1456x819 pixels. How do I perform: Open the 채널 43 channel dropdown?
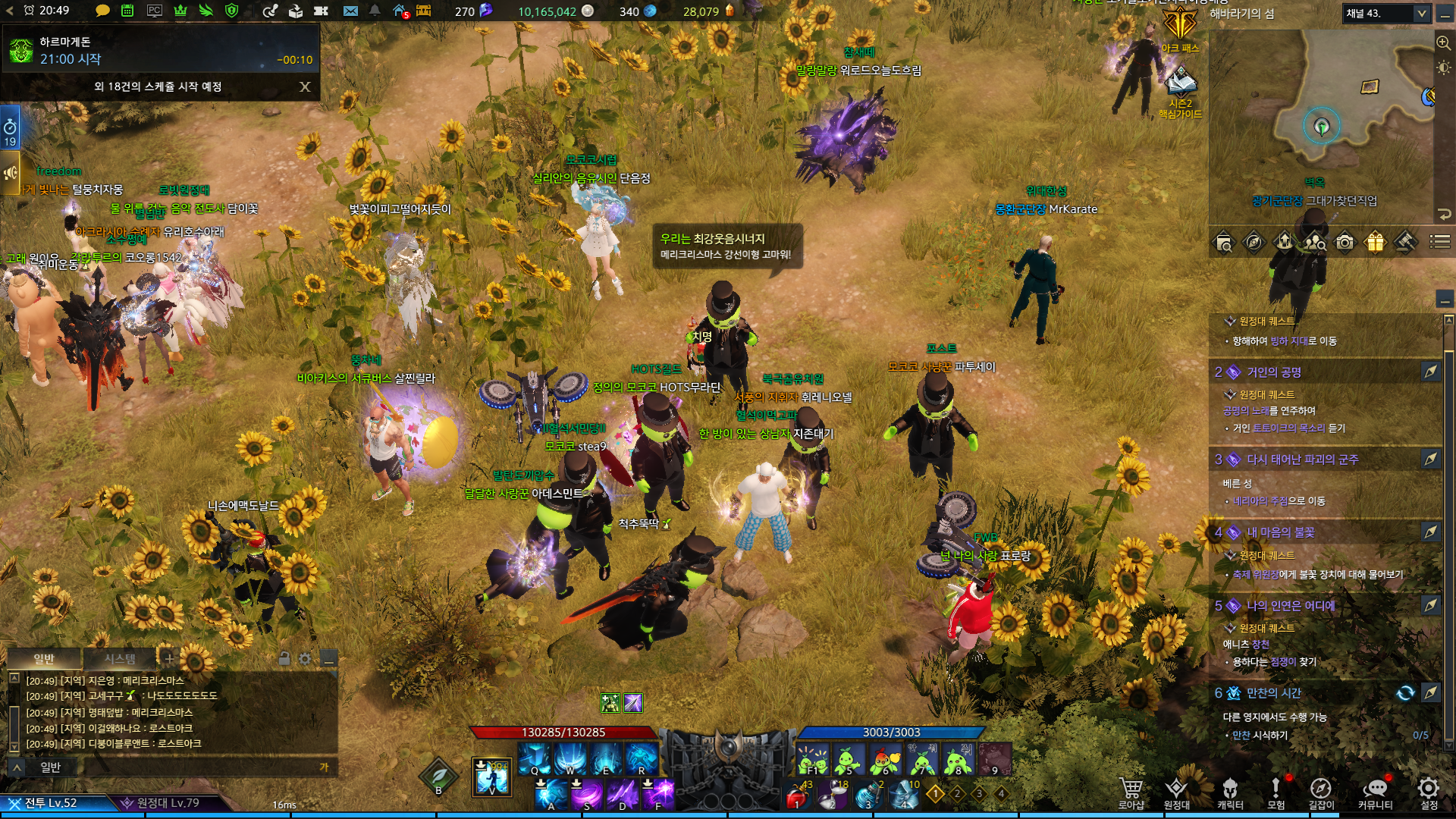(x=1386, y=13)
